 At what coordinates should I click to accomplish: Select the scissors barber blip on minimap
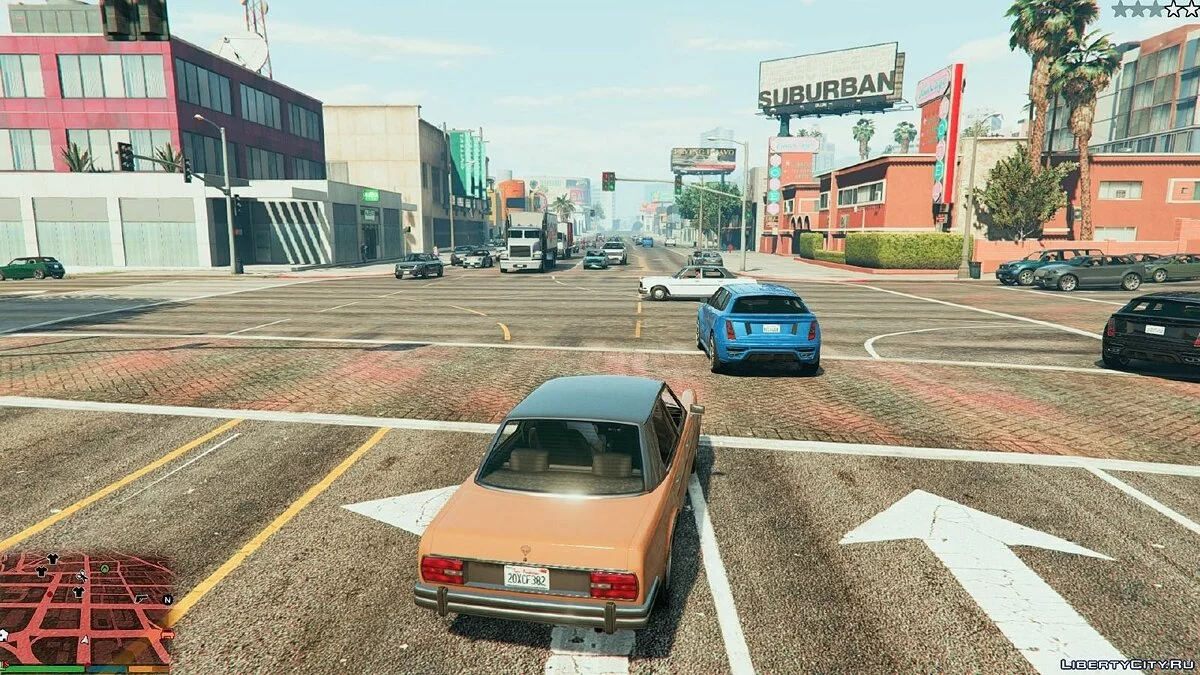point(82,576)
